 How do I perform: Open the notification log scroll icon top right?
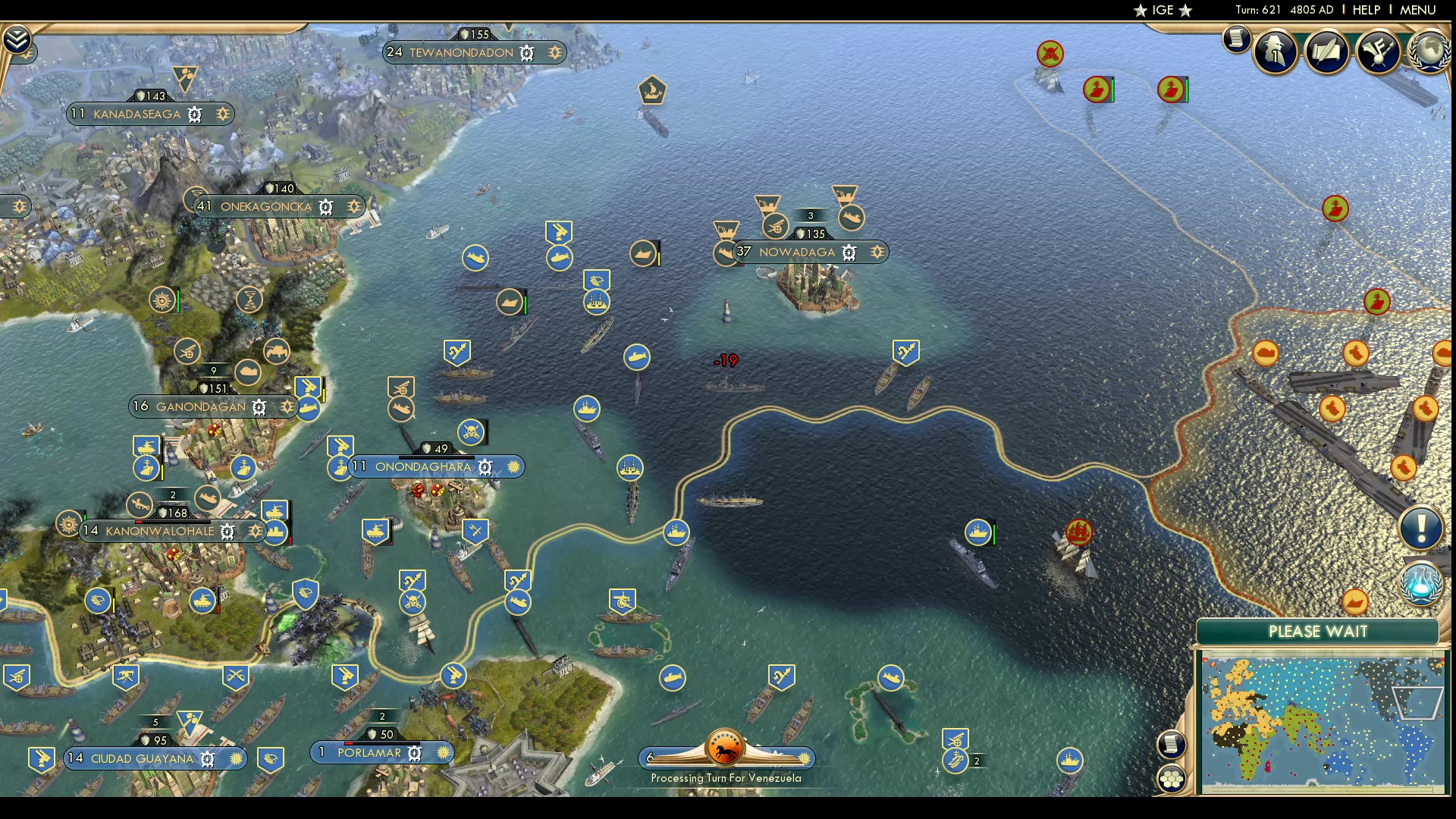click(x=1236, y=39)
